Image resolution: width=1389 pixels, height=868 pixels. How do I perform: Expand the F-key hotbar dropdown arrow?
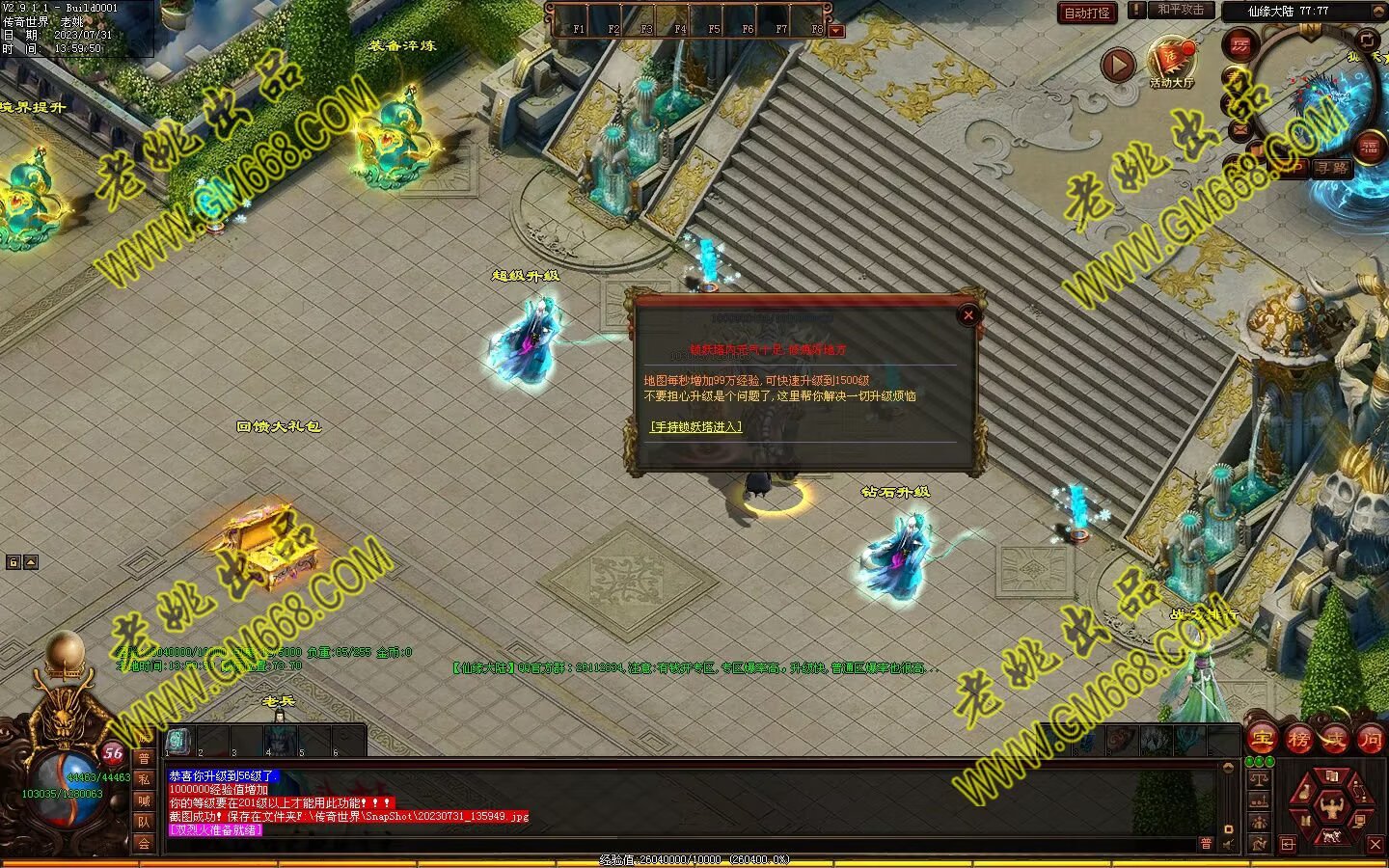tap(836, 31)
